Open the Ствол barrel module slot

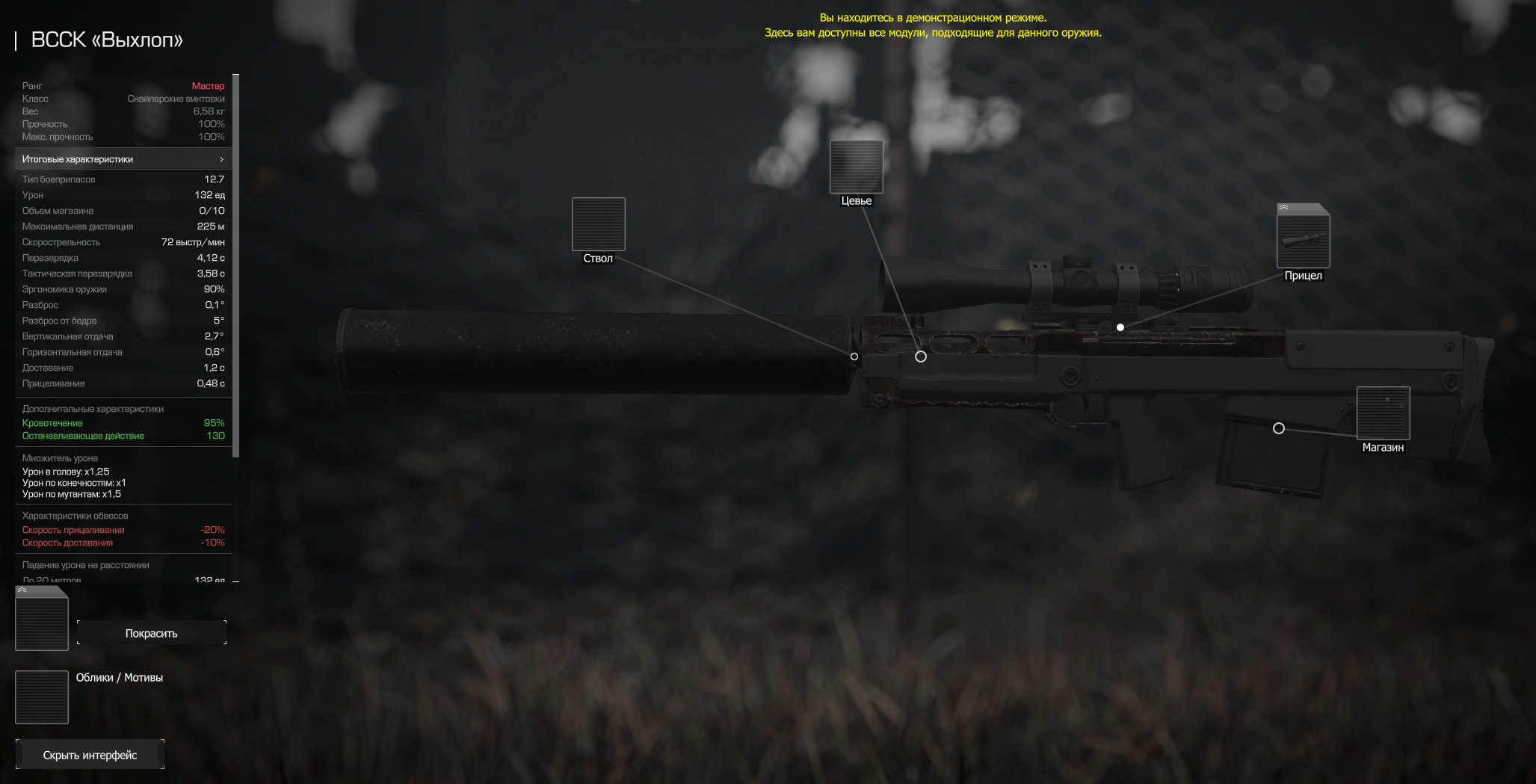tap(598, 224)
